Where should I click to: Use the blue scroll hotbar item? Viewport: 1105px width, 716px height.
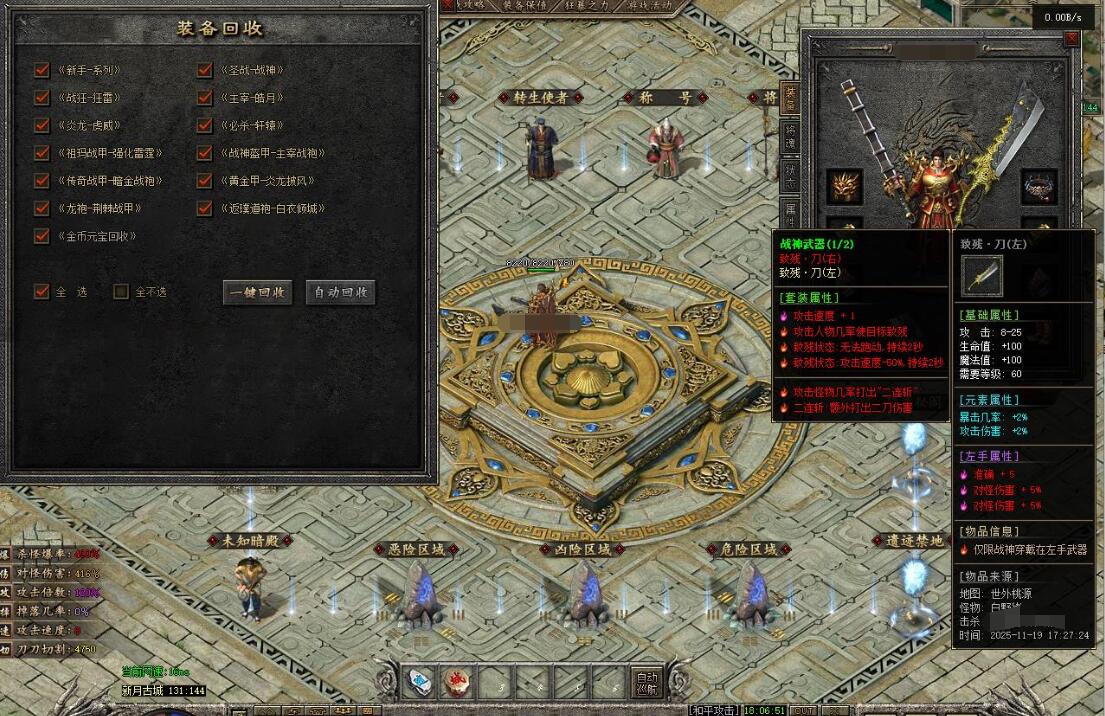coord(419,683)
